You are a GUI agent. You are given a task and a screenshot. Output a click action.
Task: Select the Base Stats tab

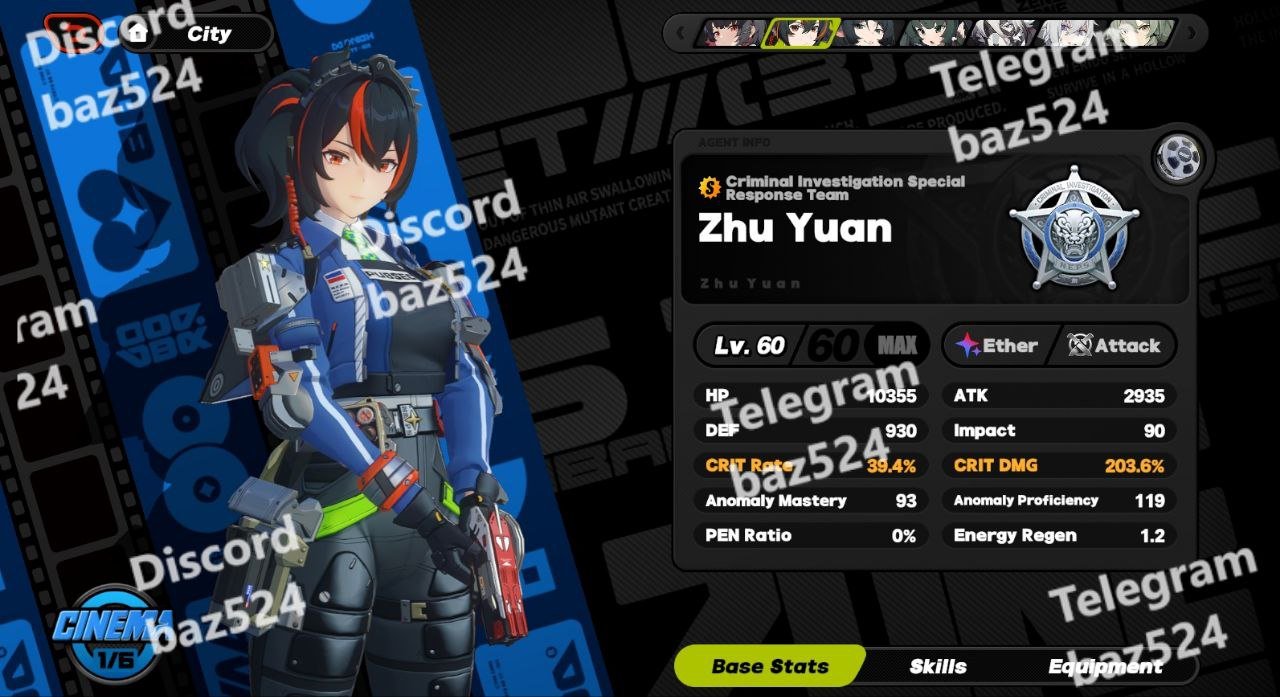coord(770,666)
